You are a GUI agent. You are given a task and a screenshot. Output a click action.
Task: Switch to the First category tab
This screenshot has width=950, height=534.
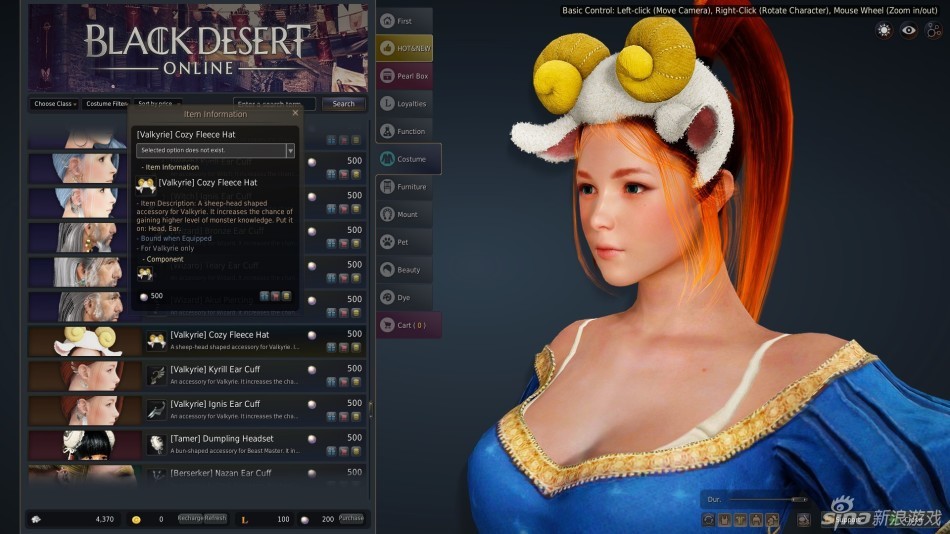(405, 21)
